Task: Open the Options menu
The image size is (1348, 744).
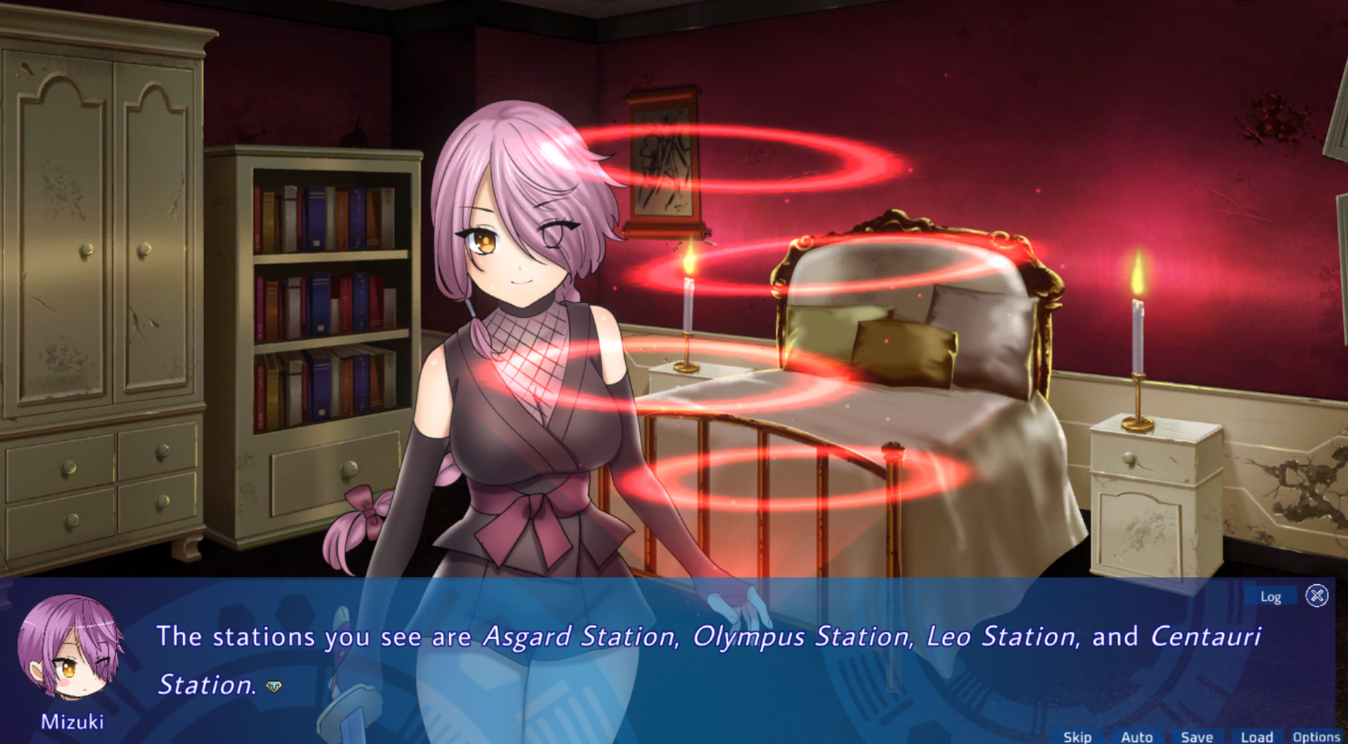Action: [1318, 736]
